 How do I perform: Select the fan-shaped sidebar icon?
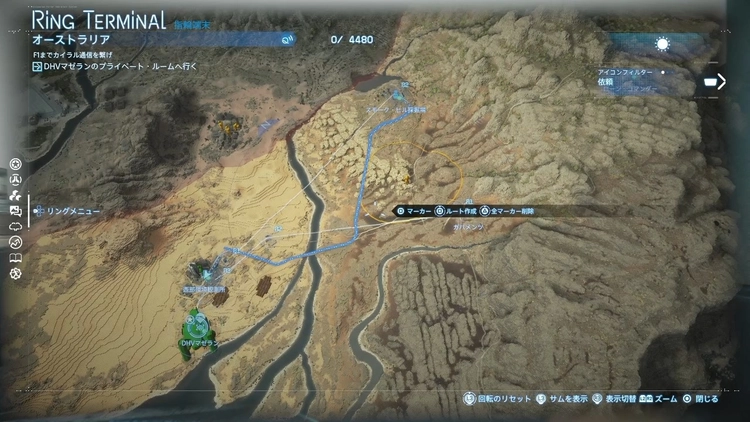pyautogui.click(x=15, y=196)
